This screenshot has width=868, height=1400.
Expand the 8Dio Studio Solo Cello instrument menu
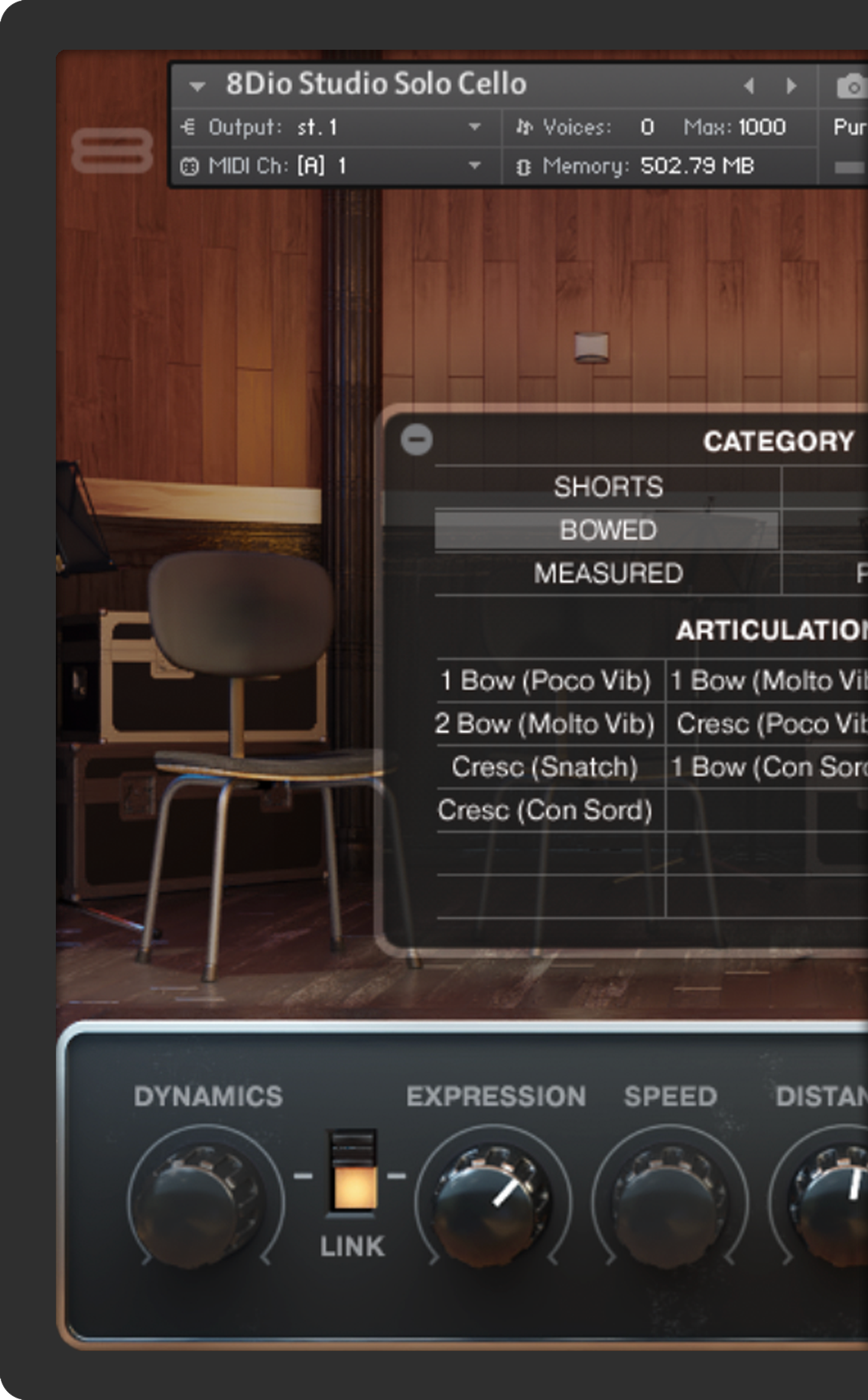(197, 86)
